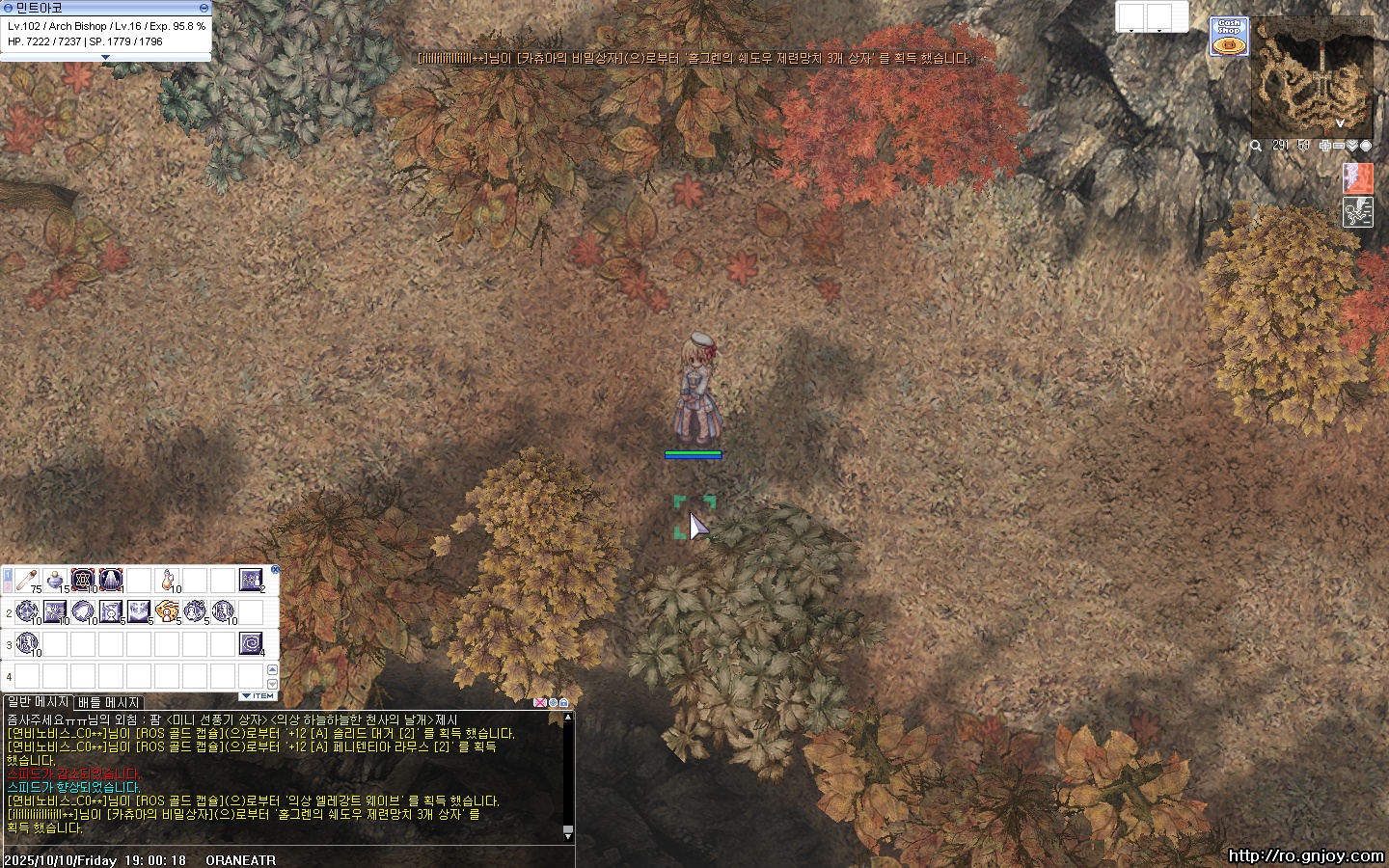Activate the hexagram star skill

(83, 580)
